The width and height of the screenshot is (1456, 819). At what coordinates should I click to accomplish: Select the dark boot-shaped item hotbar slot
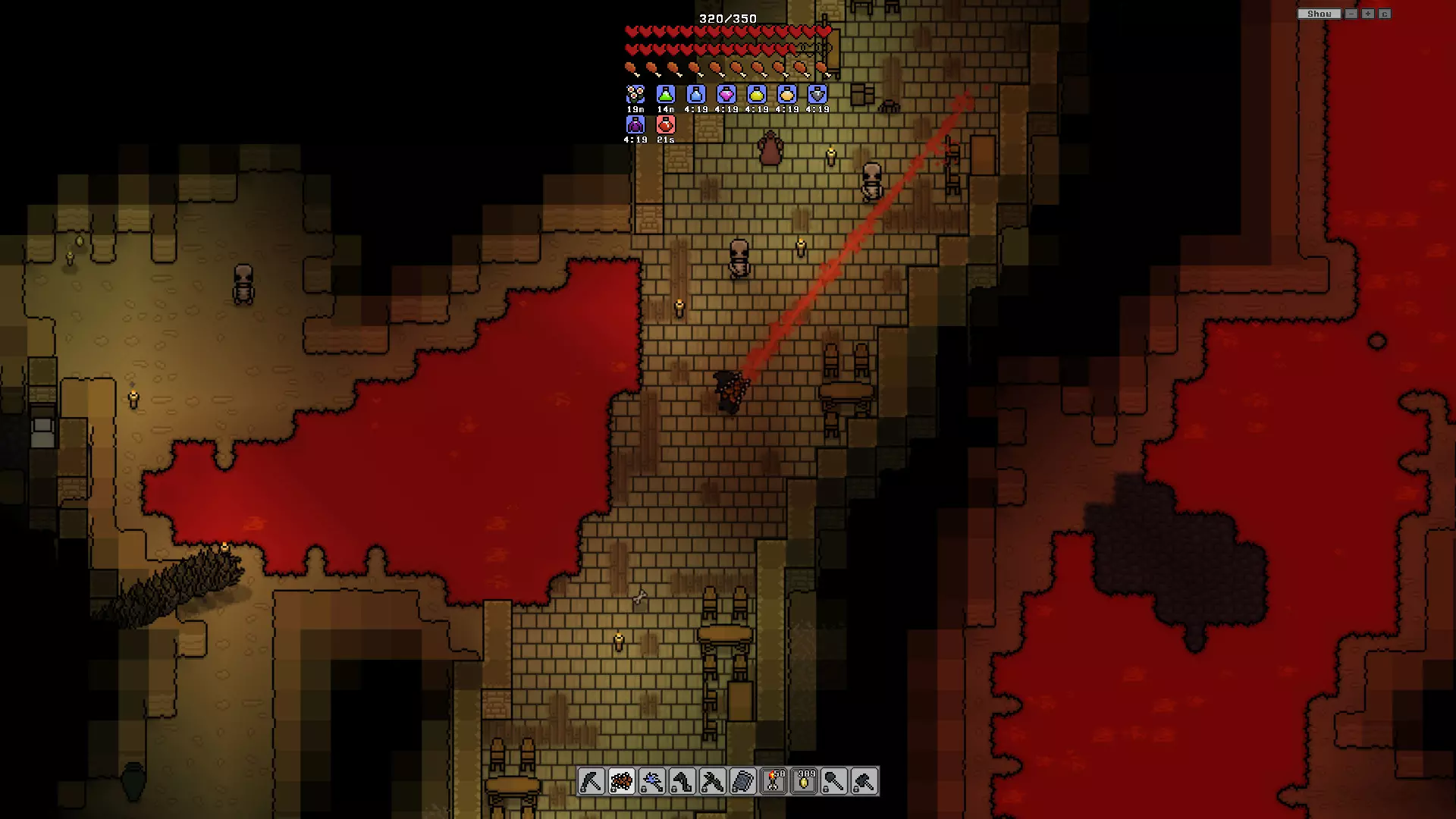tap(682, 780)
